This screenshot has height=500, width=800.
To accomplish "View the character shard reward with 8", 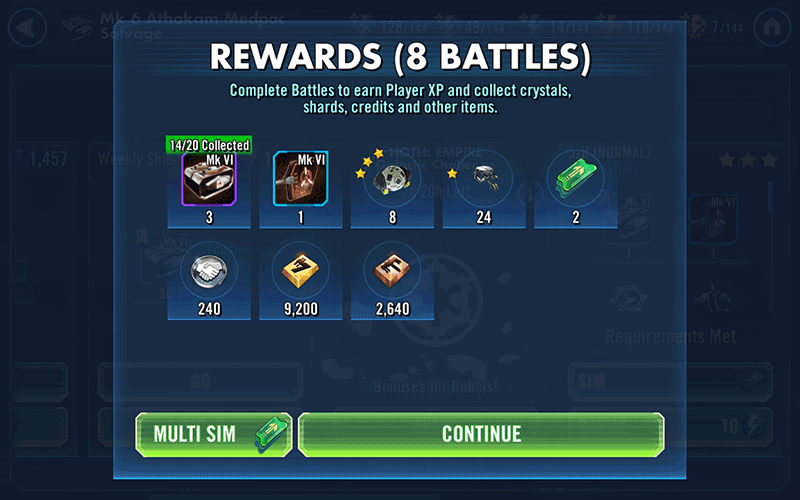I will tap(392, 179).
